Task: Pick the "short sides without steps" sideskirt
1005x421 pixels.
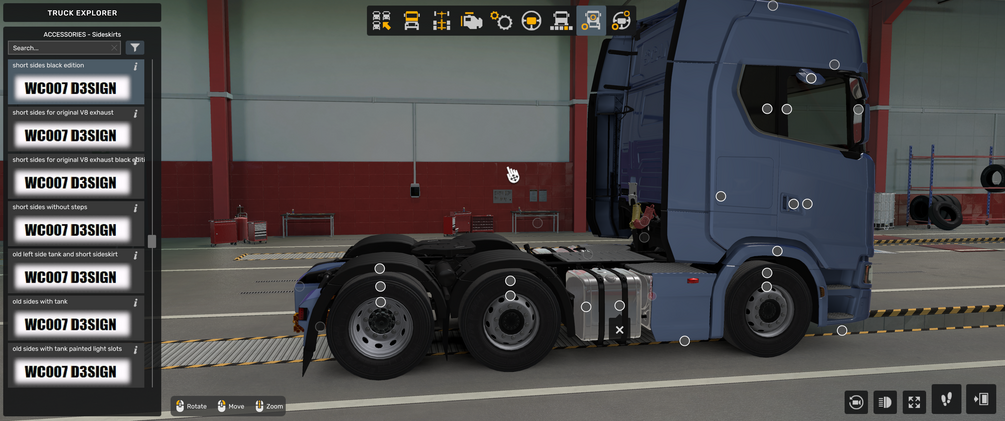Action: 70,230
